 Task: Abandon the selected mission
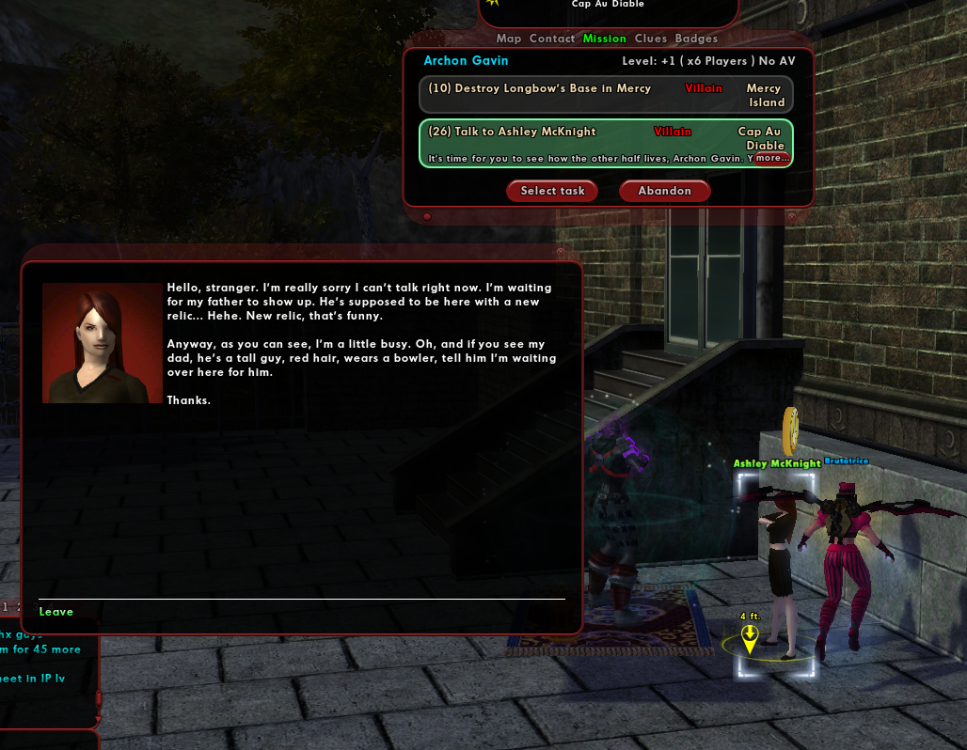coord(665,191)
